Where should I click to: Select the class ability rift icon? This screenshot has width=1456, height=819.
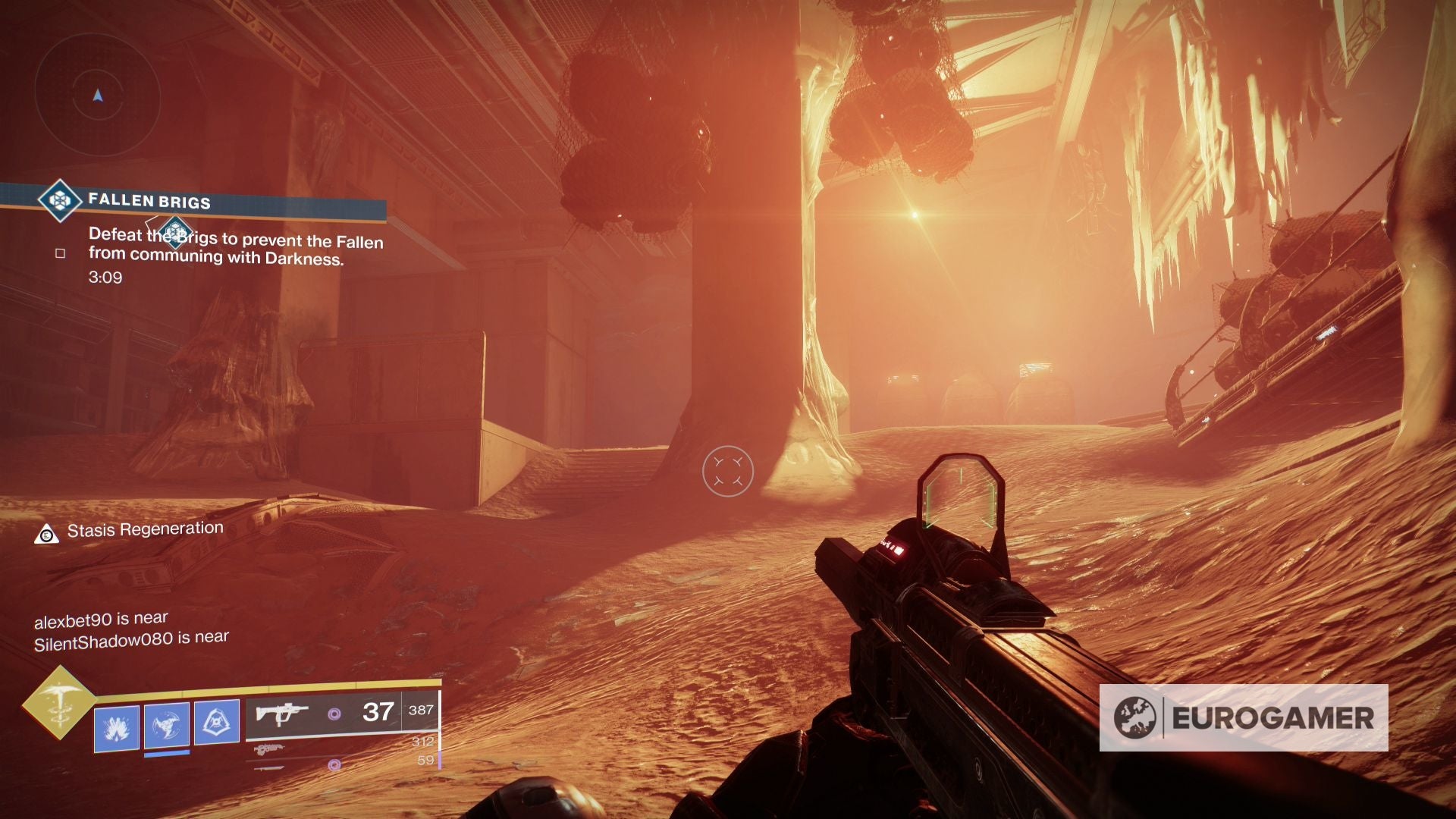[217, 723]
